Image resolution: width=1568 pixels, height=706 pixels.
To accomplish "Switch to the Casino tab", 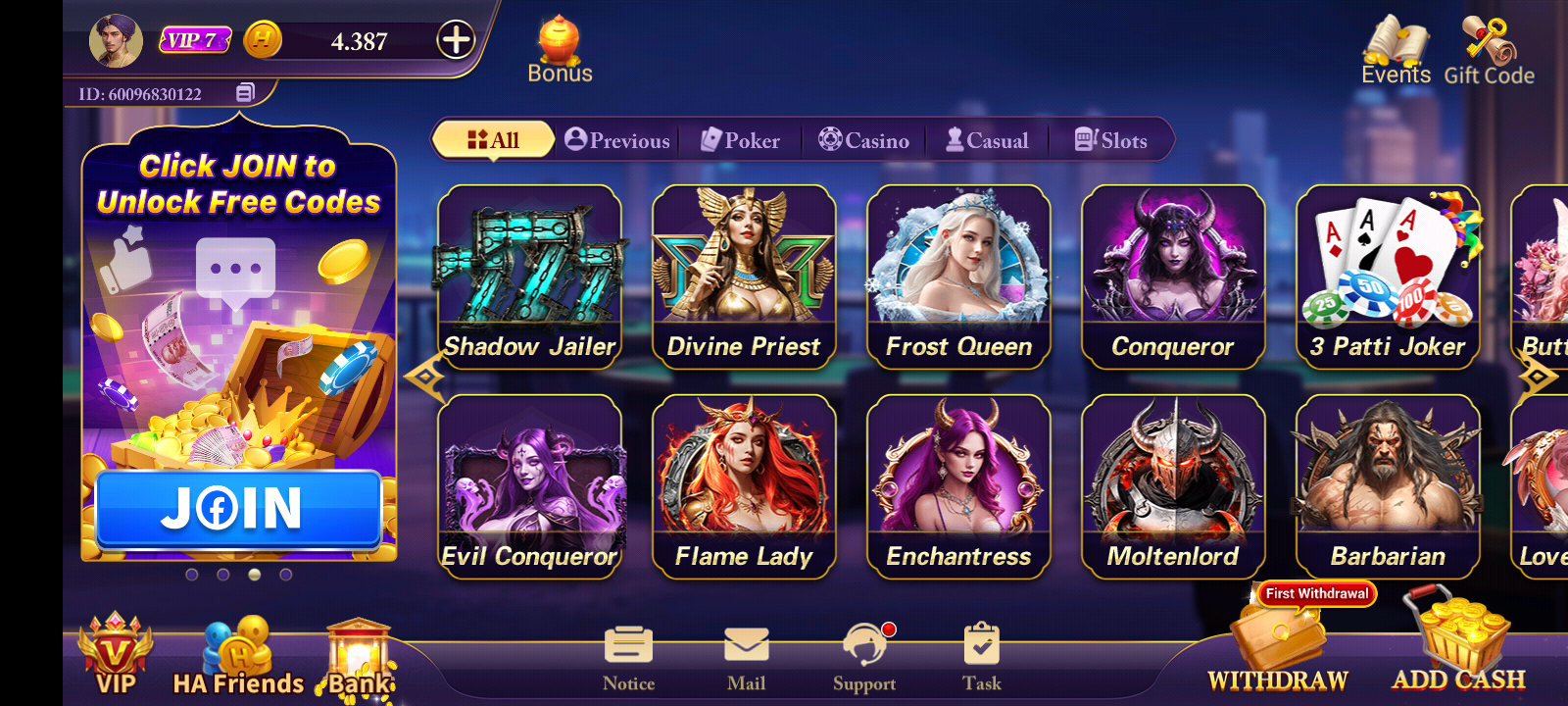I will point(864,140).
